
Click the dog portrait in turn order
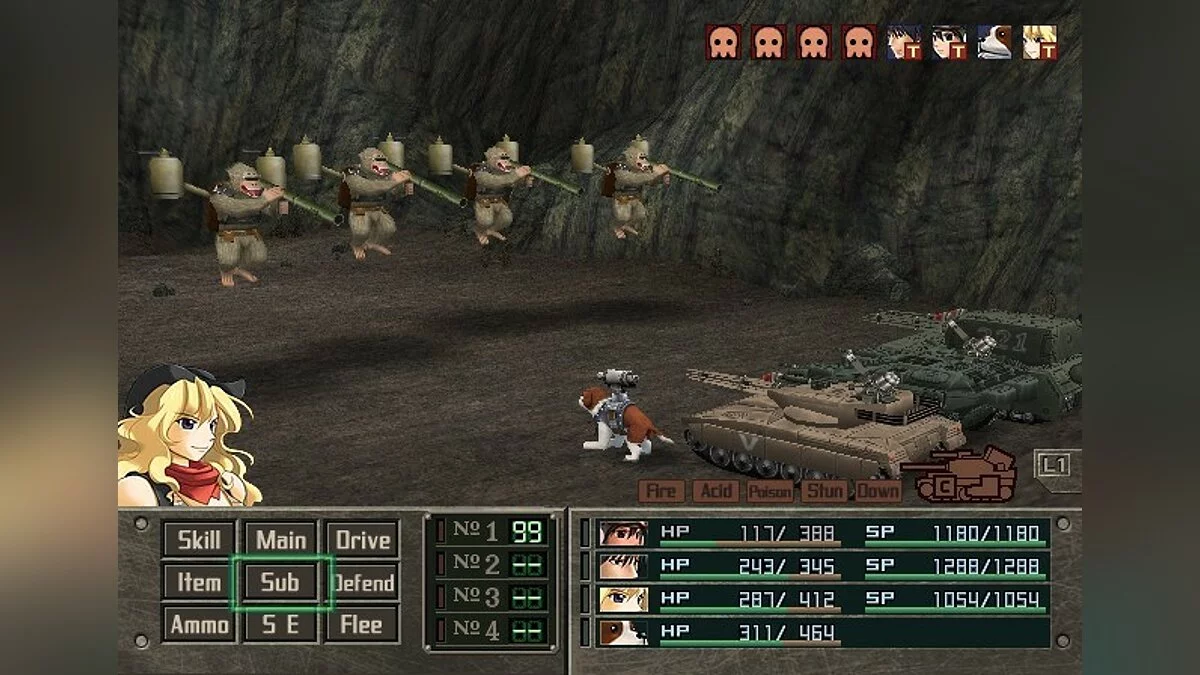click(994, 42)
